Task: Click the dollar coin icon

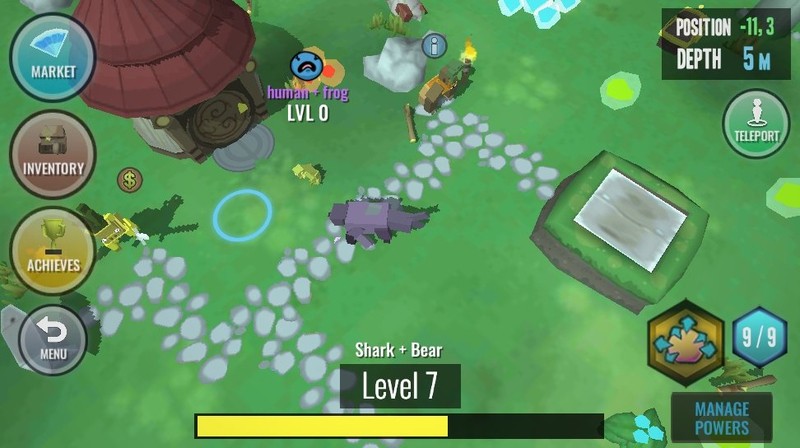Action: click(x=129, y=180)
